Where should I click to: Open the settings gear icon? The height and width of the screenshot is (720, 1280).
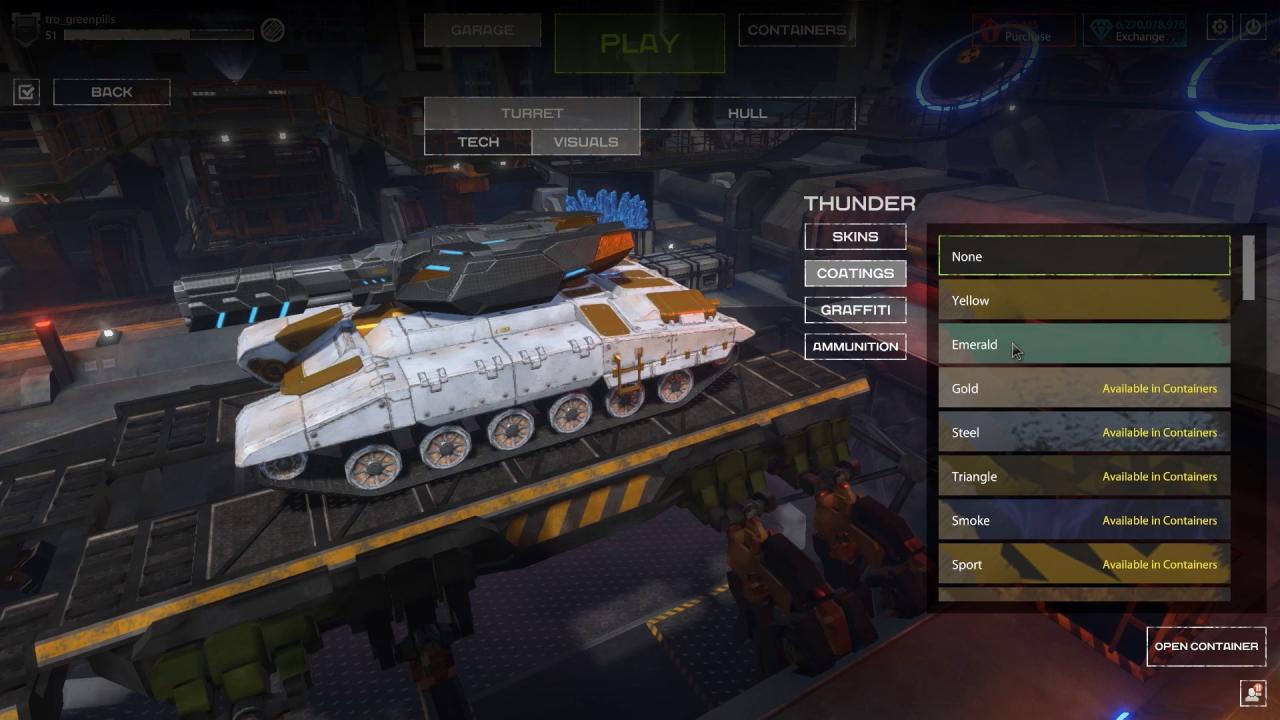click(x=1220, y=28)
